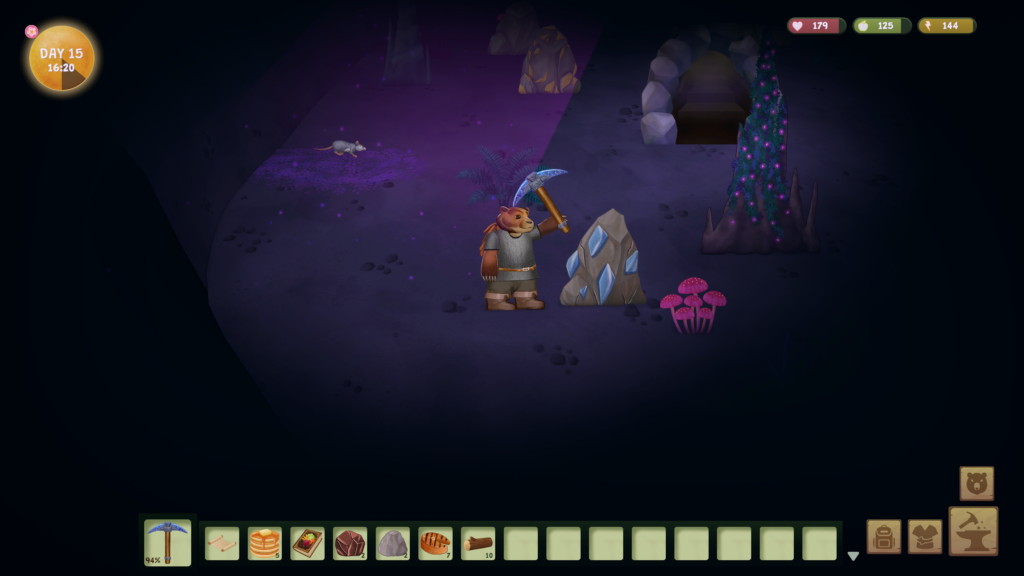
Task: Select the grey stone slot
Action: tap(392, 543)
